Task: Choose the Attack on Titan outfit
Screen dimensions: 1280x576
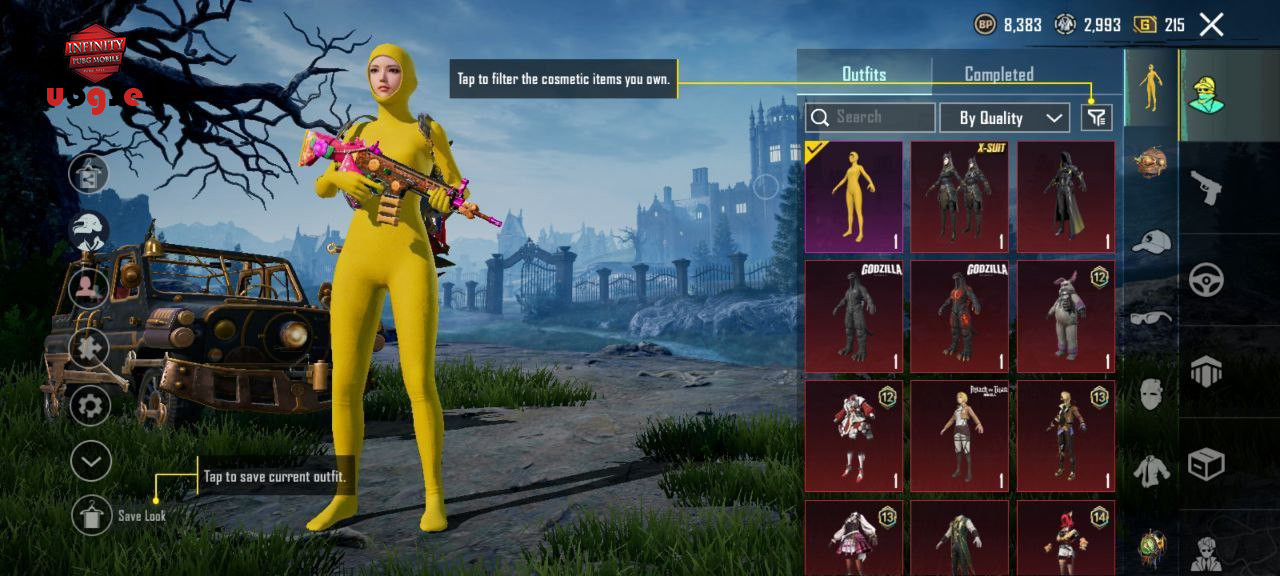Action: point(960,435)
